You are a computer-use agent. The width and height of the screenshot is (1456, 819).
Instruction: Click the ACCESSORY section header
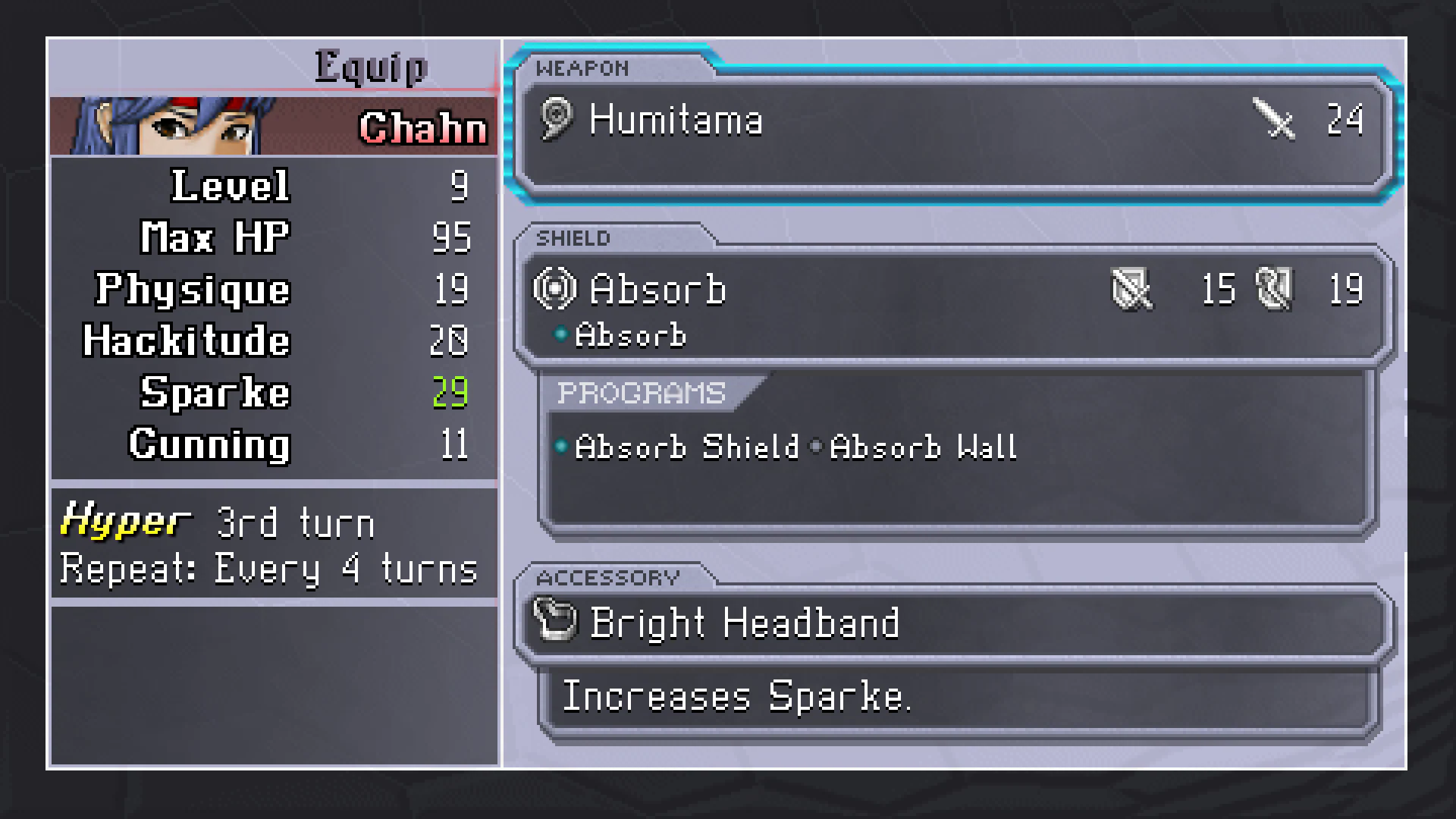607,577
